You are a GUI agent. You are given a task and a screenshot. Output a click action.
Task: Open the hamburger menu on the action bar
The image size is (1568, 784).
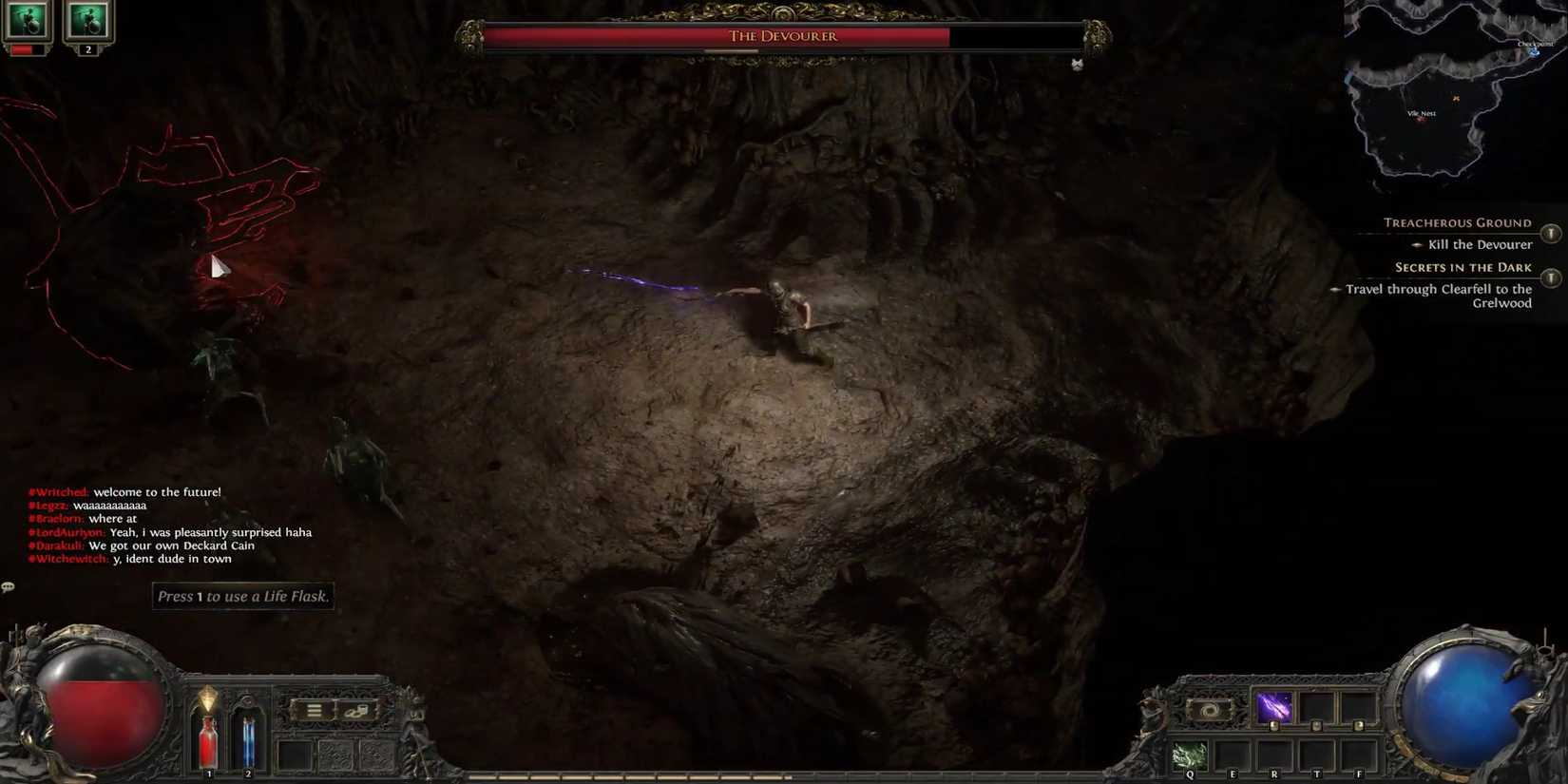click(314, 711)
